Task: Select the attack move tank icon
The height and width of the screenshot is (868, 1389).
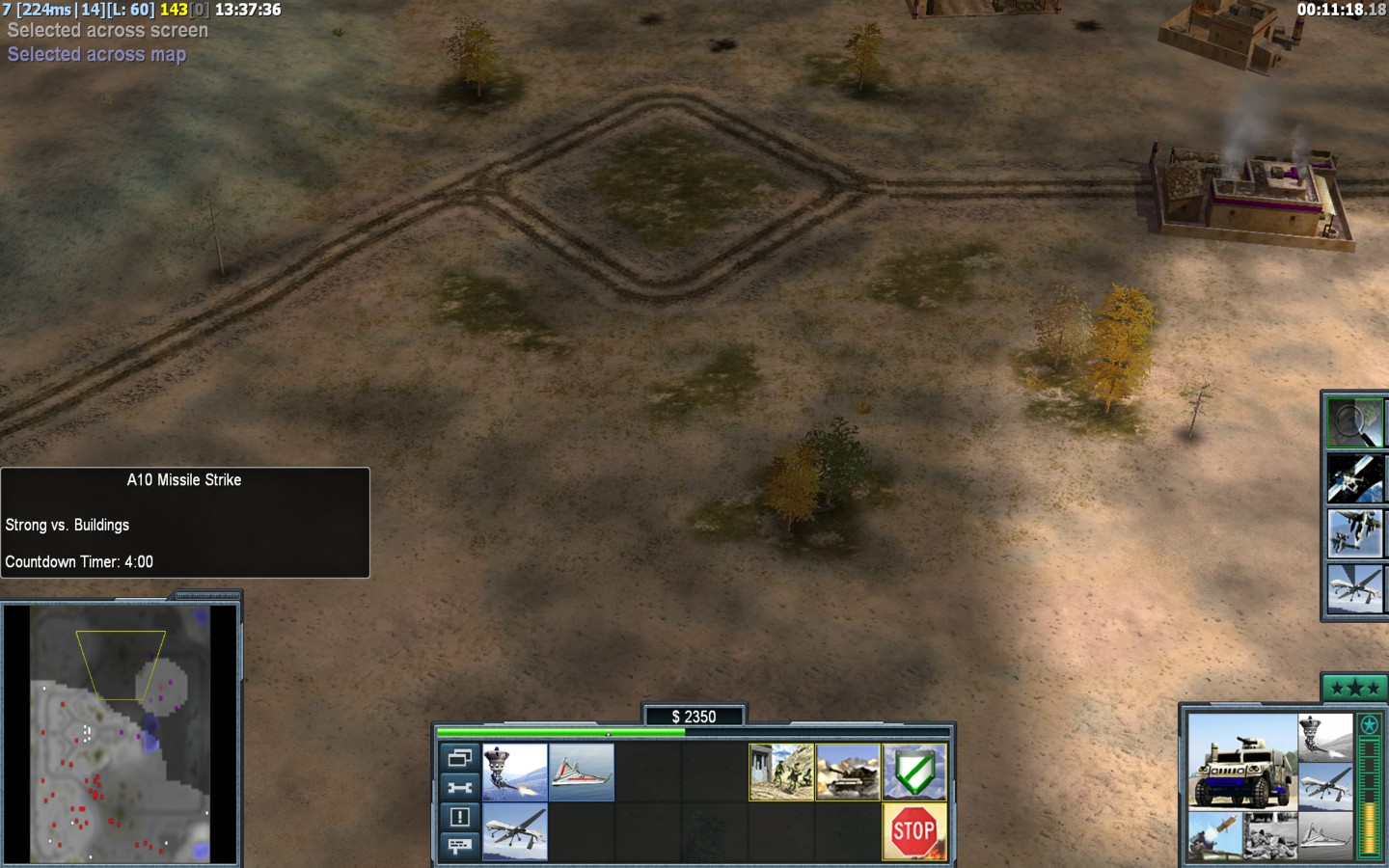Action: point(848,772)
